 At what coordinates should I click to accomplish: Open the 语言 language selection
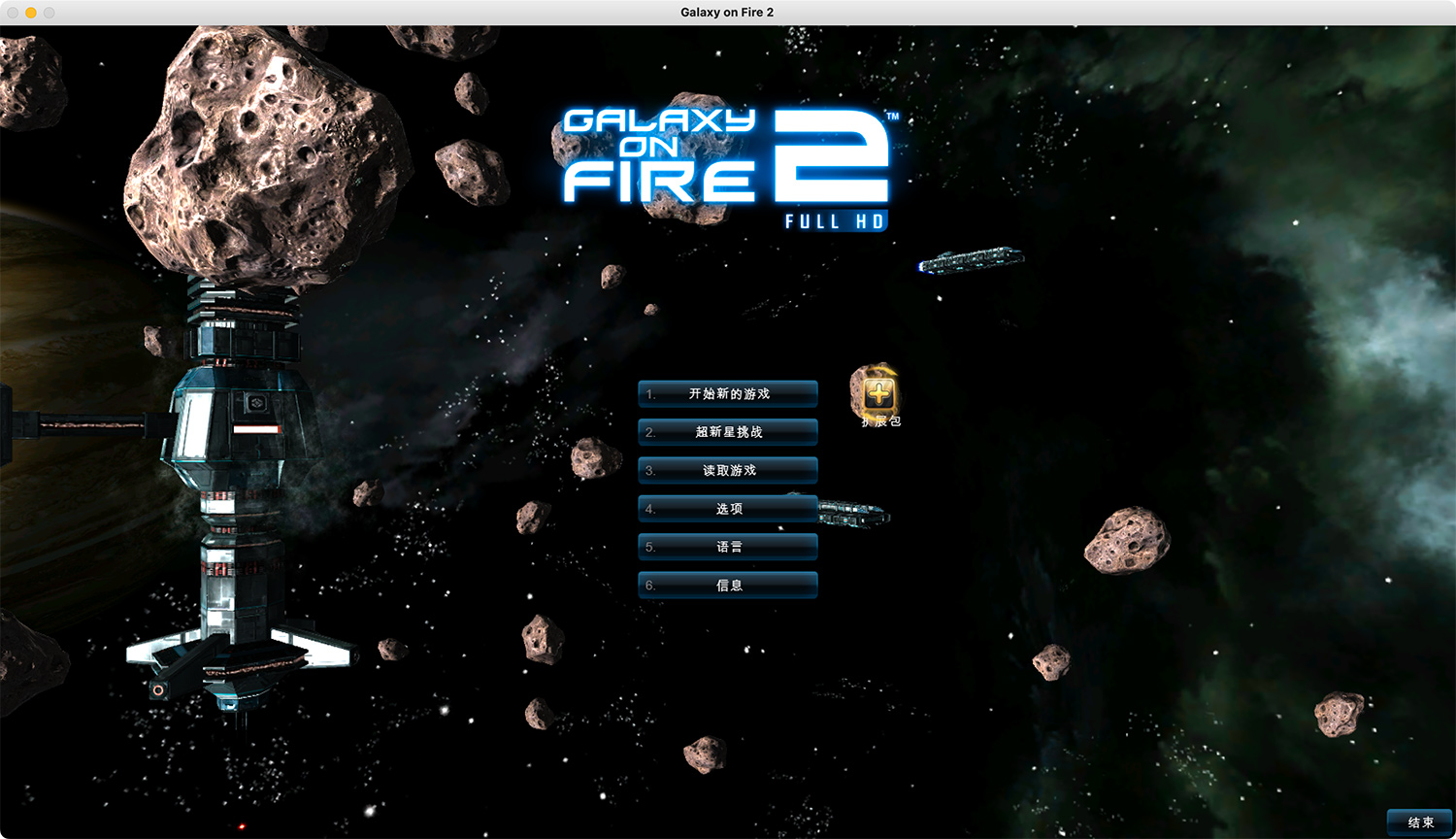726,546
